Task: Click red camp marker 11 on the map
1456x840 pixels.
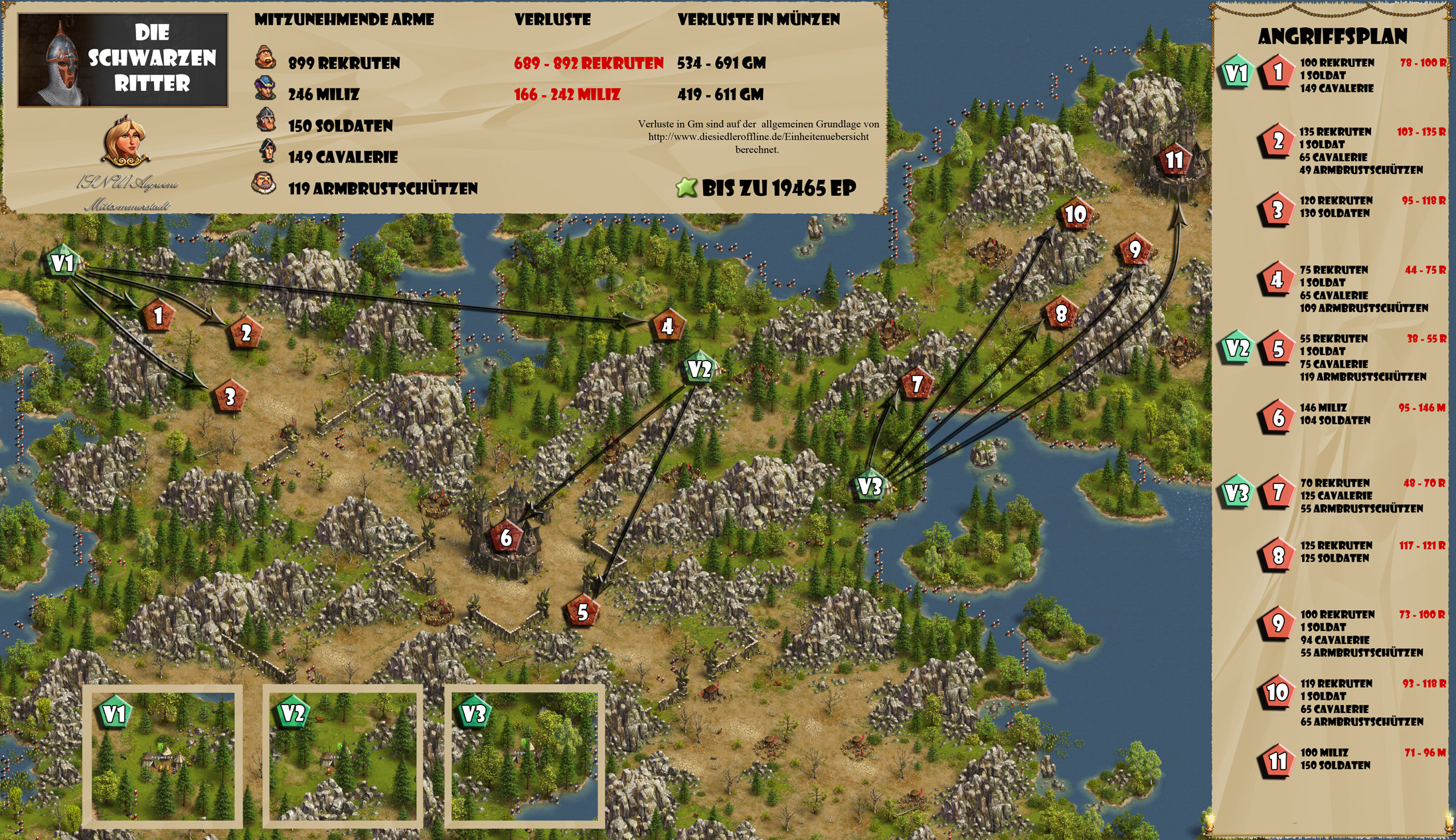Action: pyautogui.click(x=1174, y=159)
